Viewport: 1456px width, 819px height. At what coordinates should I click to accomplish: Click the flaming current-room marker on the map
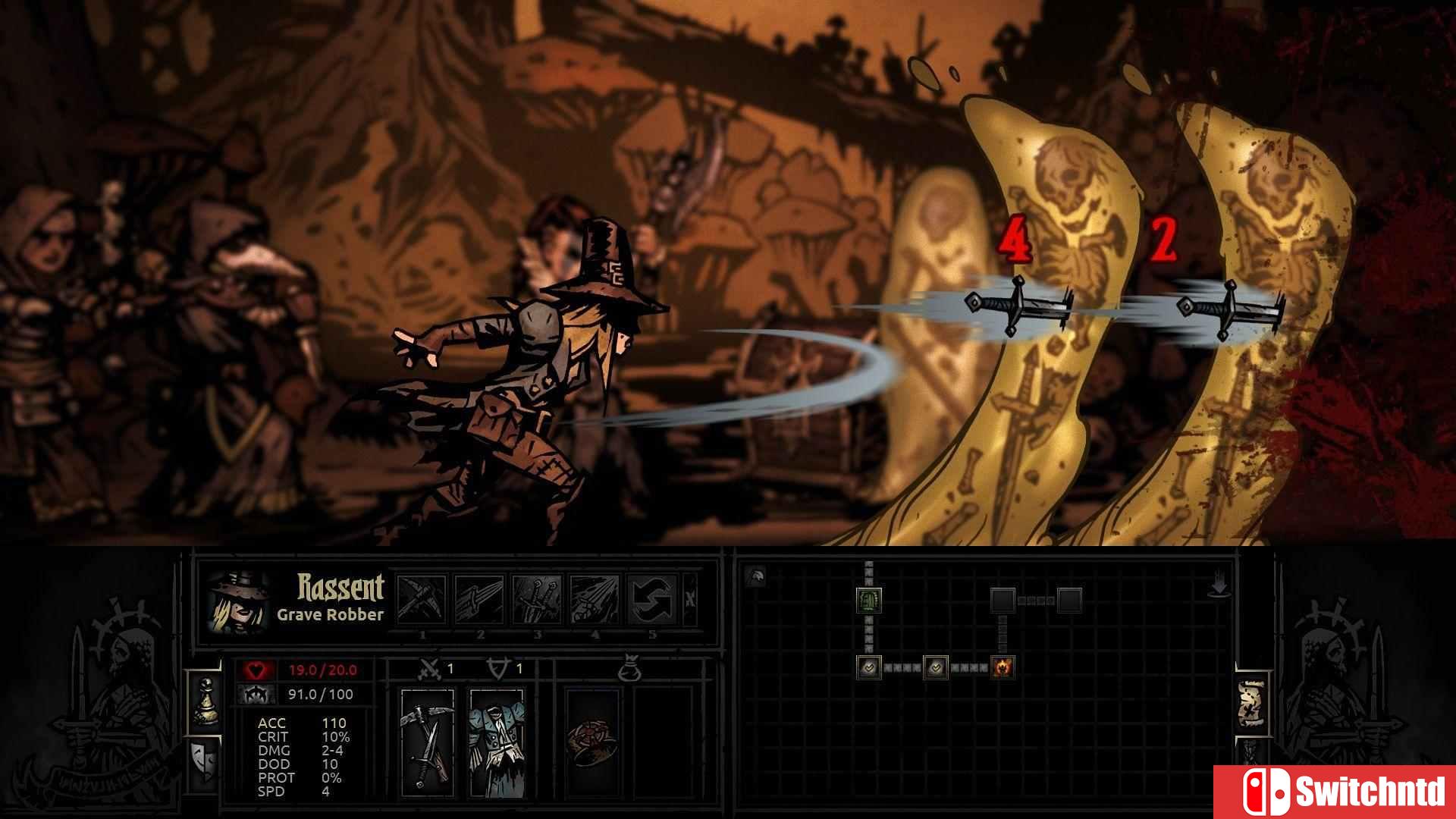1003,667
